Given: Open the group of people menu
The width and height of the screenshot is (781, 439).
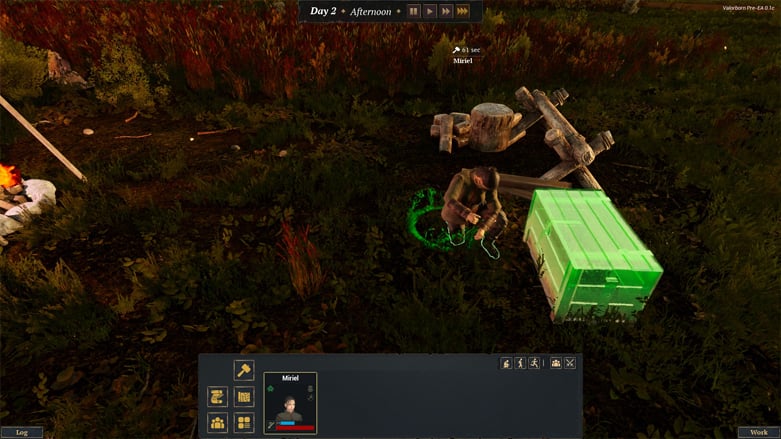Looking at the screenshot, I should (x=217, y=422).
